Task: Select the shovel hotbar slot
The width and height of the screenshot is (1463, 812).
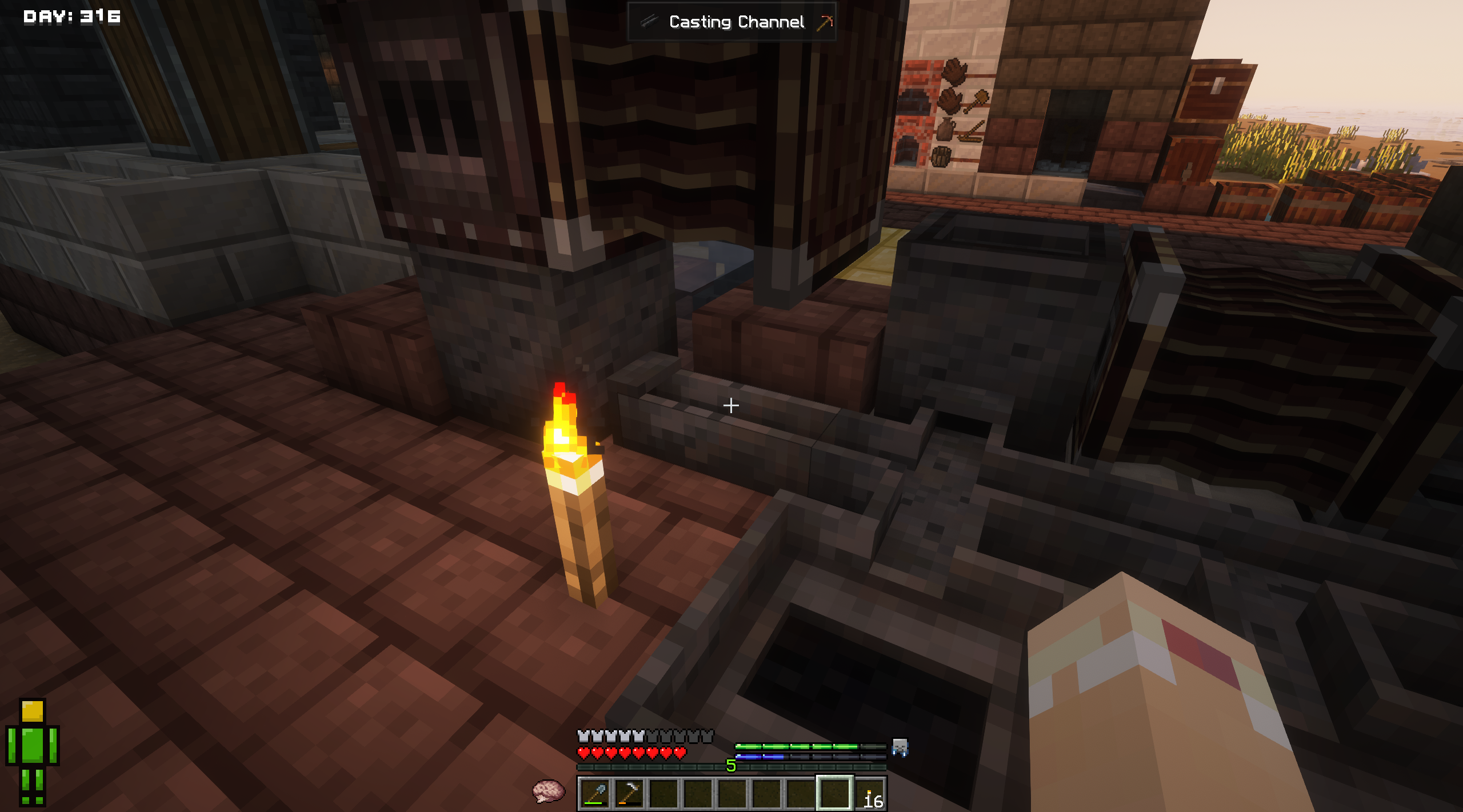Action: point(594,793)
